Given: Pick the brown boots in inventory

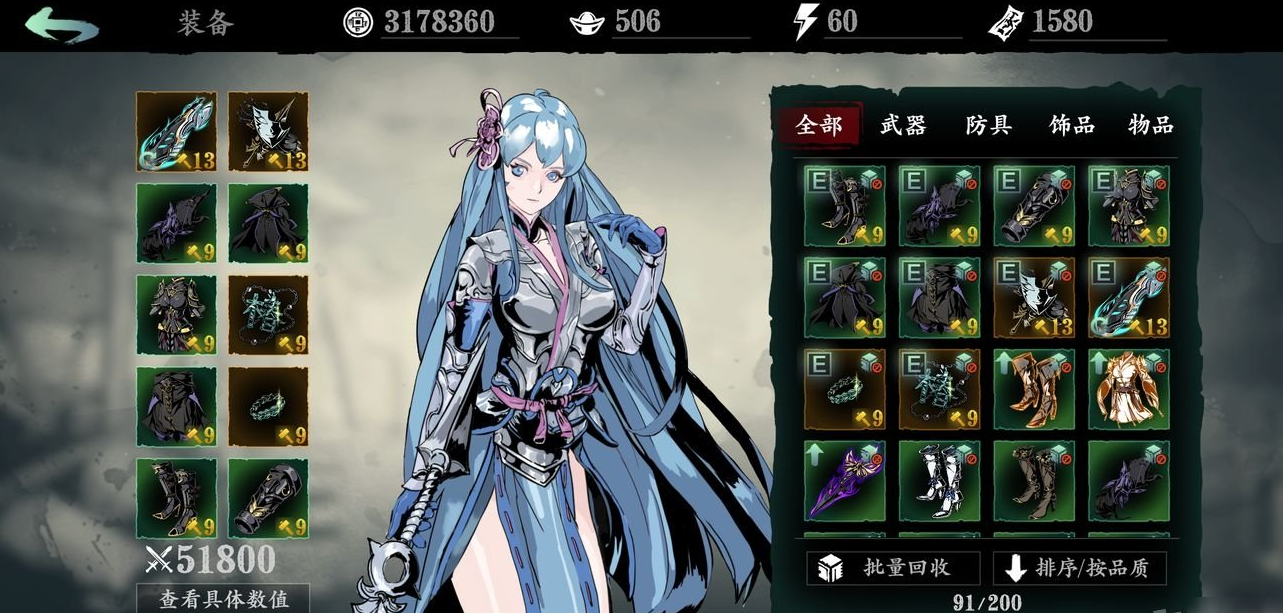Looking at the screenshot, I should 1034,481.
